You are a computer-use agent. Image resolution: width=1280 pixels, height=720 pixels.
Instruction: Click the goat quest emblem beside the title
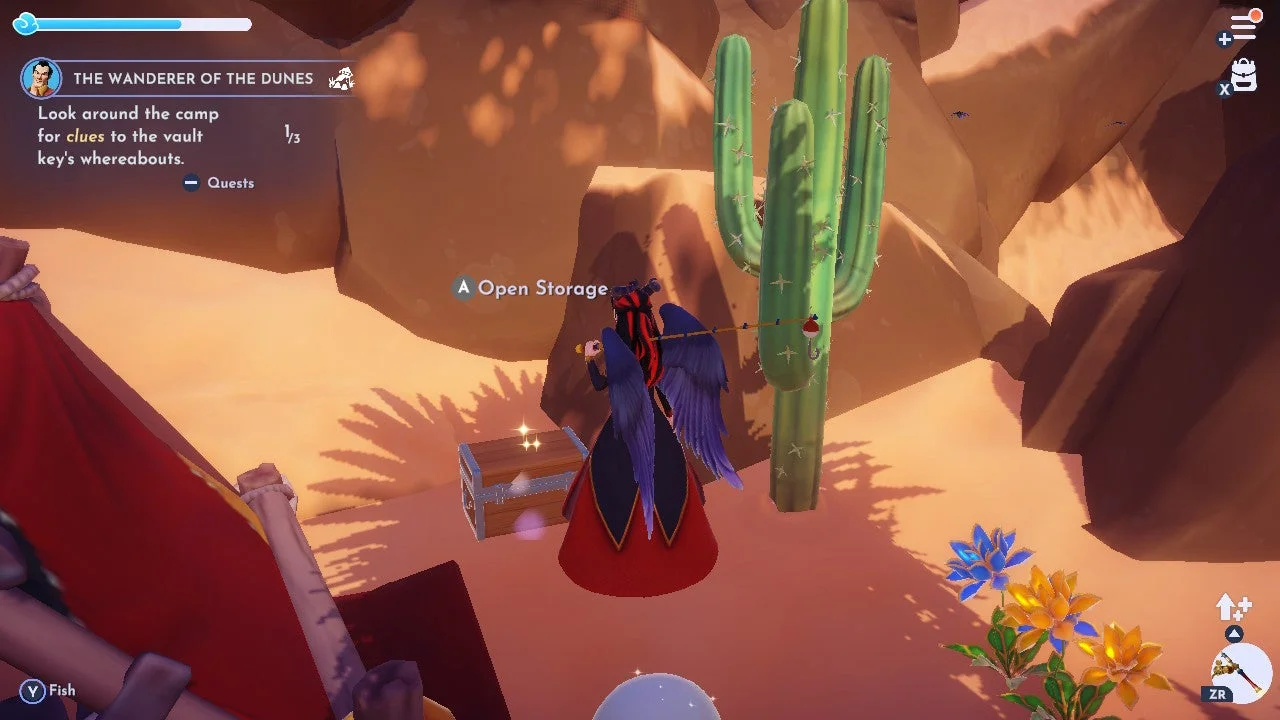tap(341, 77)
